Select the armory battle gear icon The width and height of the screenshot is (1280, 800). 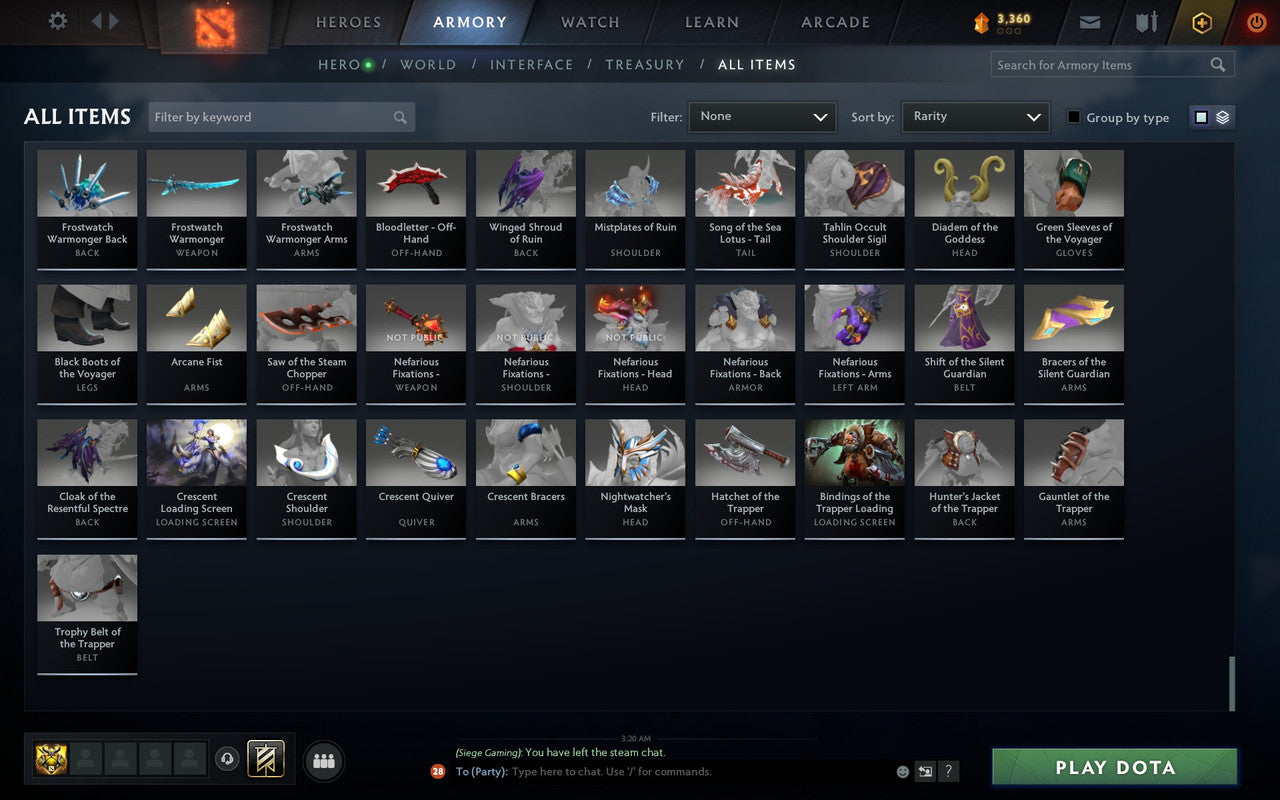pos(1146,22)
